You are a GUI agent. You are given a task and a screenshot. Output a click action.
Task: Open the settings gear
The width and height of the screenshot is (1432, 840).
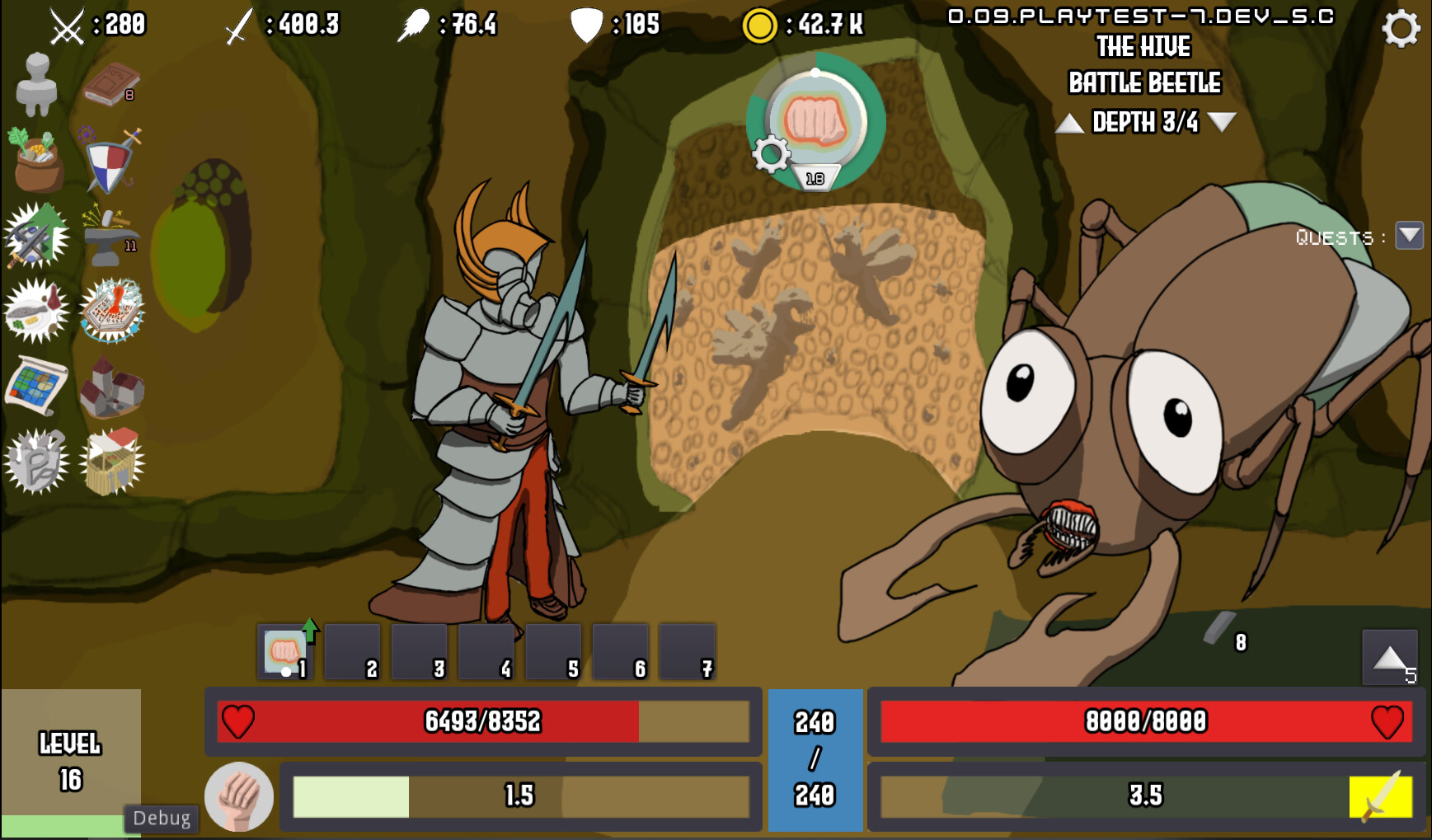point(1401,27)
